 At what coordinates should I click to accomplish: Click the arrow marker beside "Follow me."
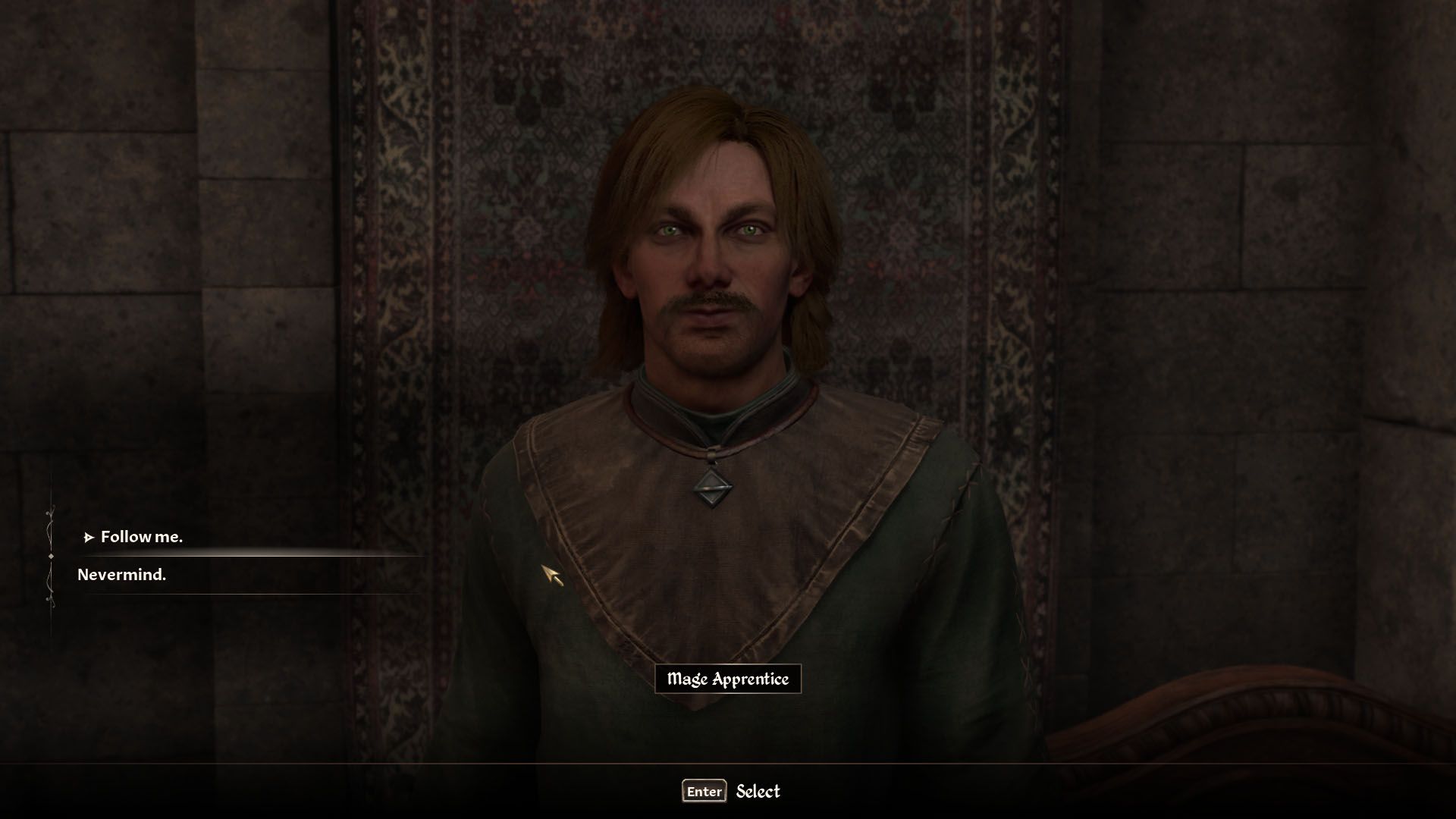pyautogui.click(x=90, y=536)
